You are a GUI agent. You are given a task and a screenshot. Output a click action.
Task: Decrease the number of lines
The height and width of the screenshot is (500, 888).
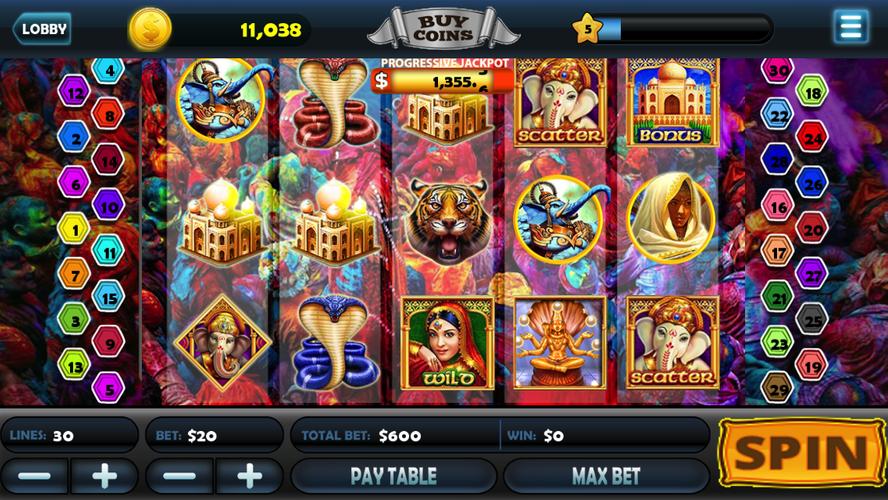[35, 475]
